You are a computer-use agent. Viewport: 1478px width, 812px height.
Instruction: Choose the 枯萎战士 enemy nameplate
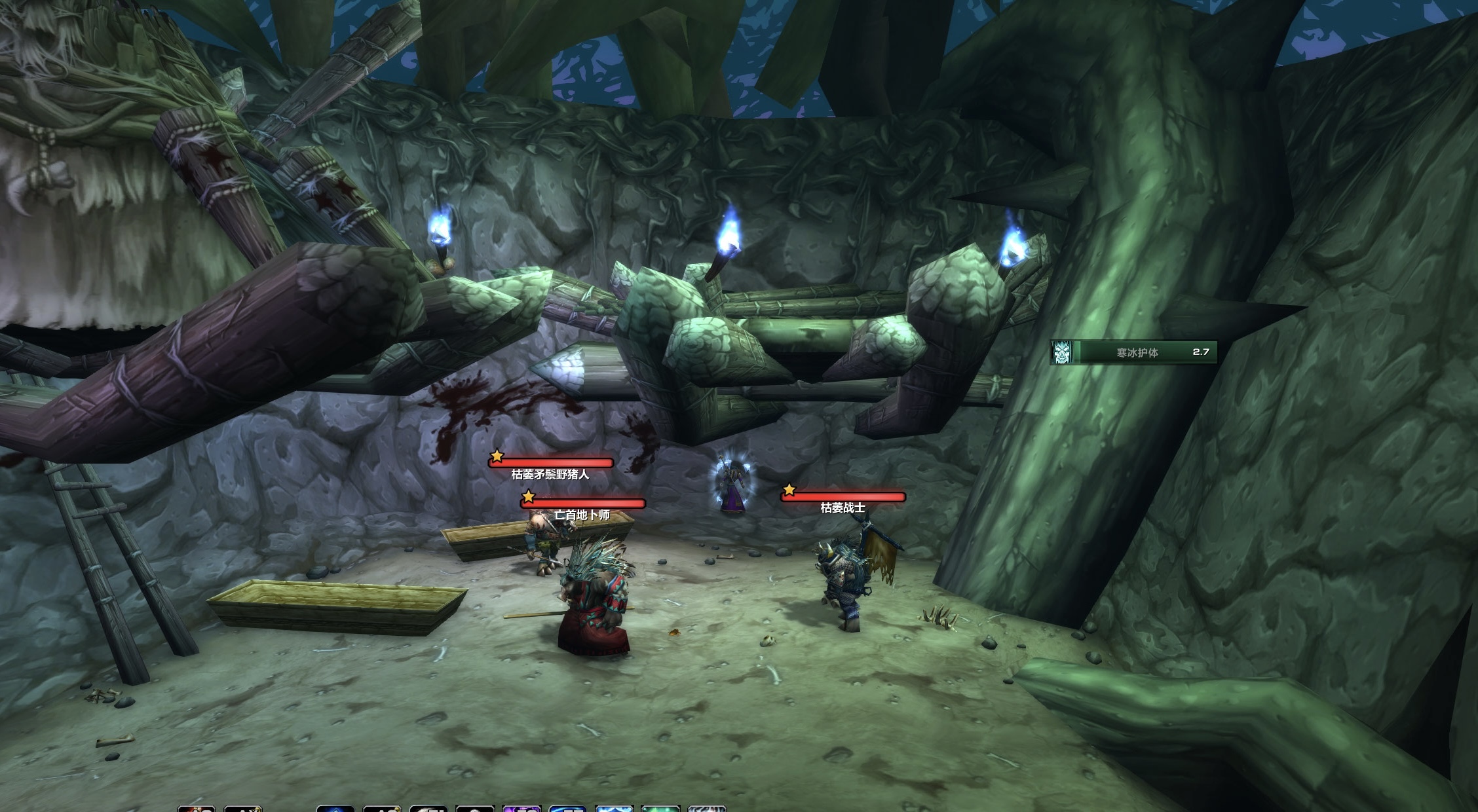pyautogui.click(x=843, y=497)
